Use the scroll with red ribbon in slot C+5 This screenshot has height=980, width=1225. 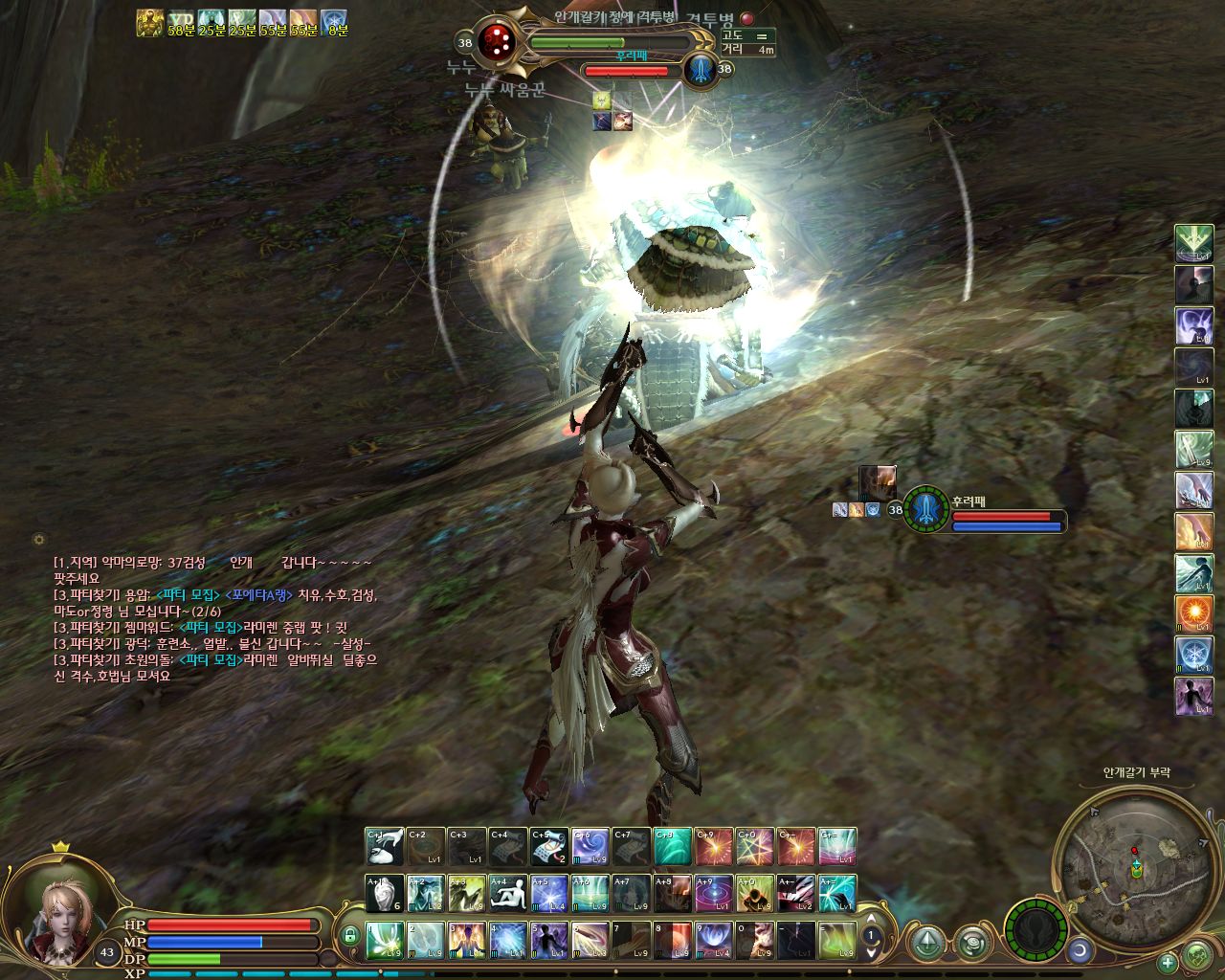tap(549, 847)
